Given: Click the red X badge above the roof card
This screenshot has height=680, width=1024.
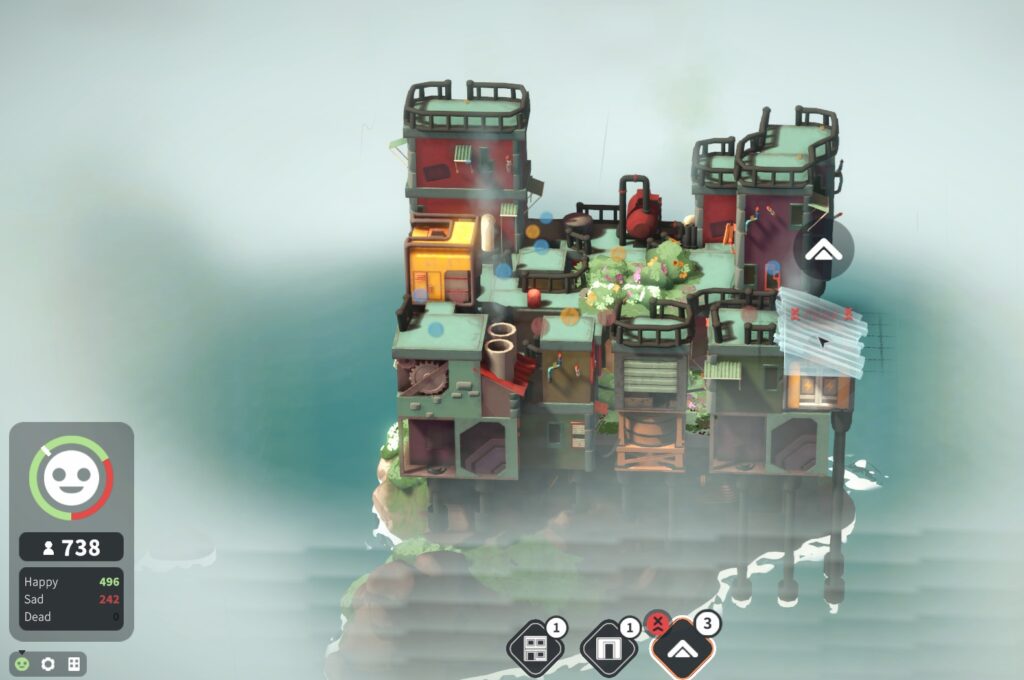Looking at the screenshot, I should coord(657,624).
